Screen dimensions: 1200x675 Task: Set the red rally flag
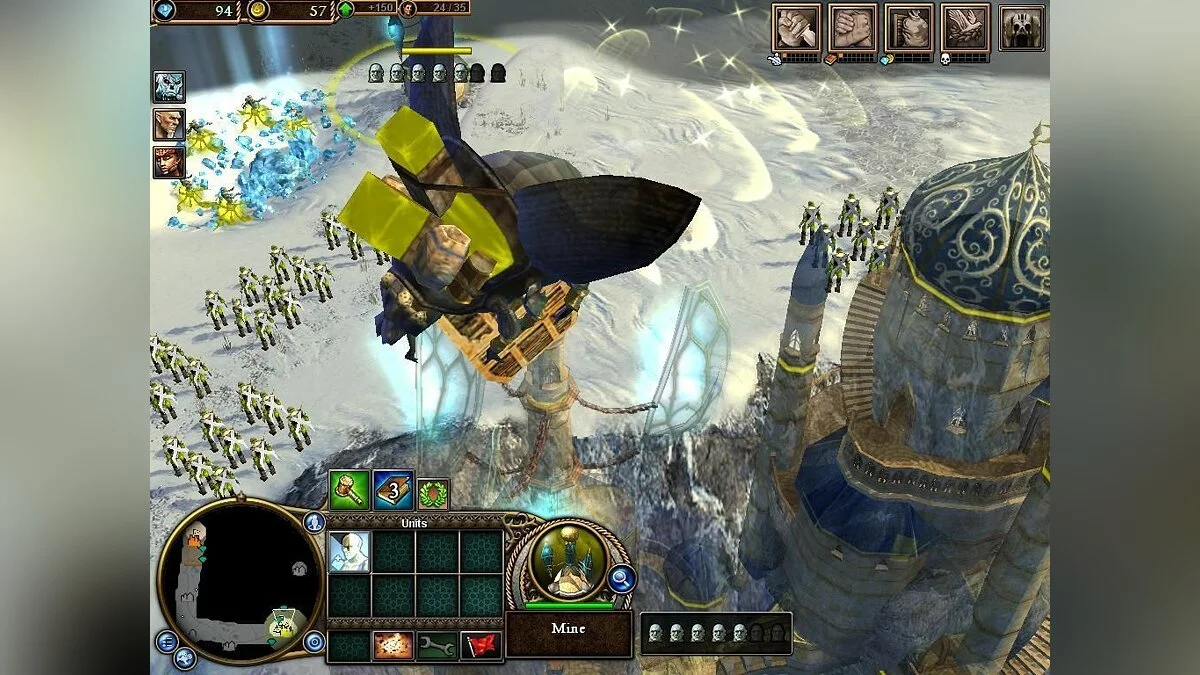pos(481,646)
